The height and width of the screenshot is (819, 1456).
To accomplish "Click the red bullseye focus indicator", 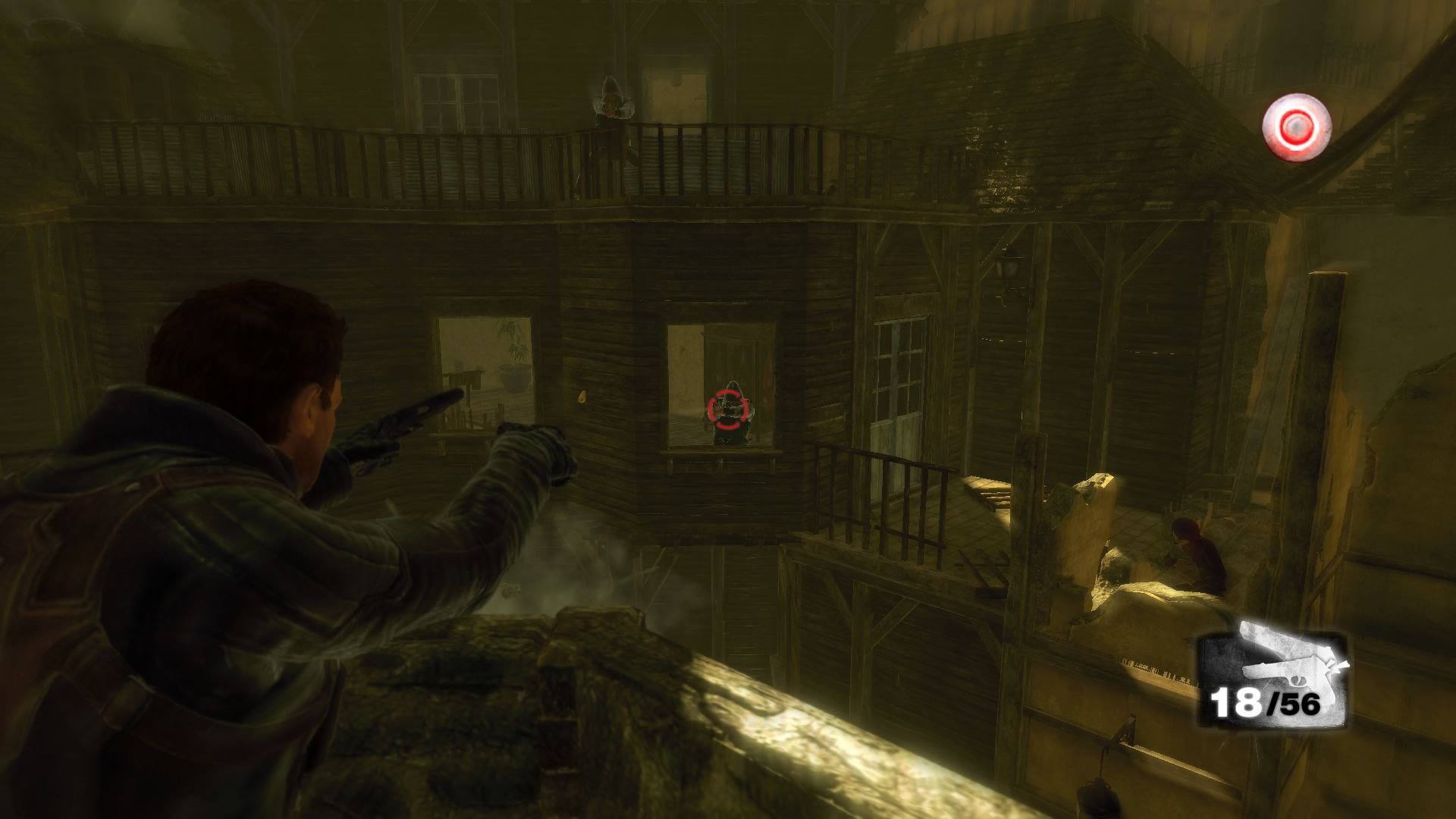I will point(1297,127).
